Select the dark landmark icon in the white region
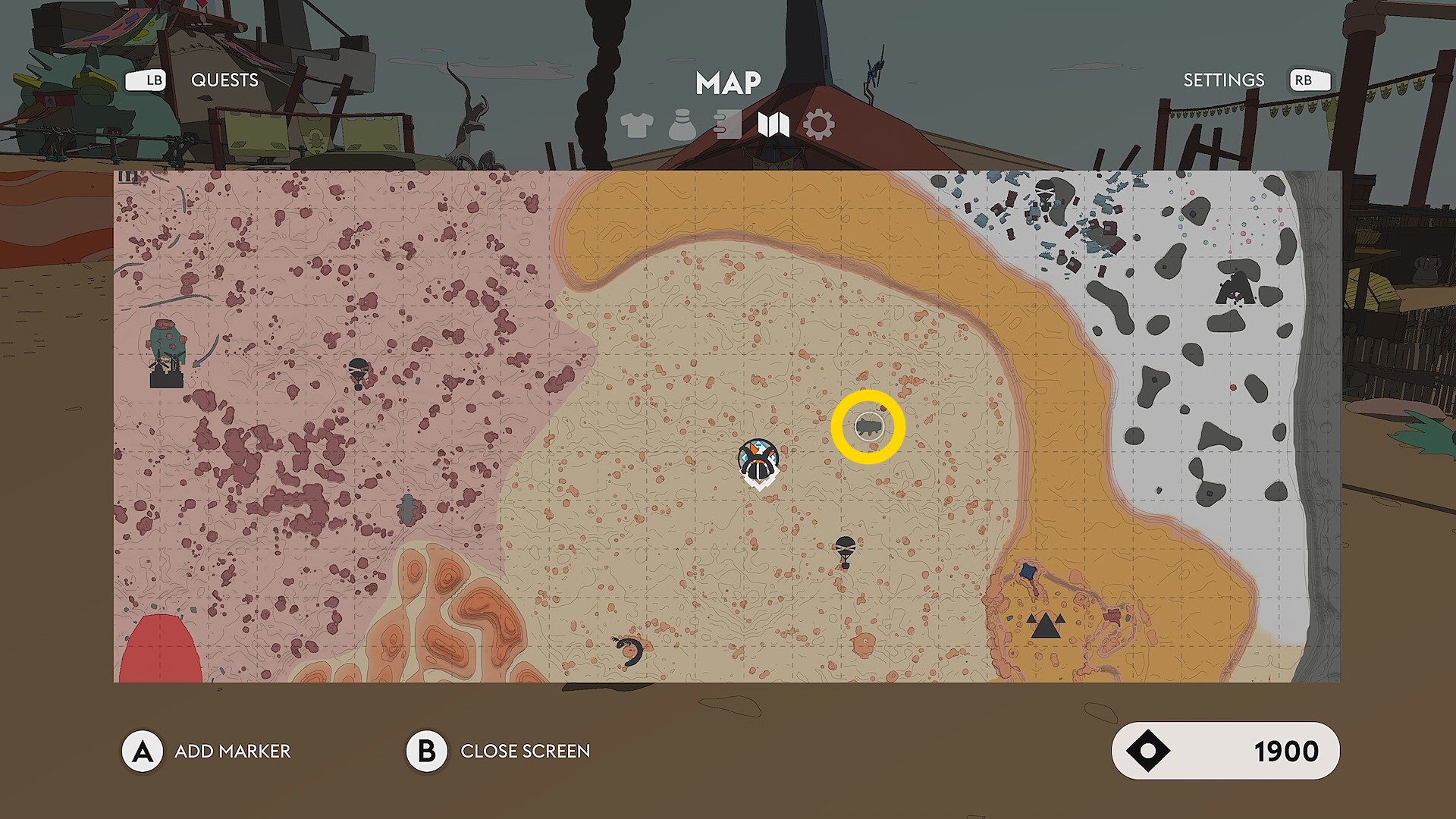 [x=1235, y=286]
